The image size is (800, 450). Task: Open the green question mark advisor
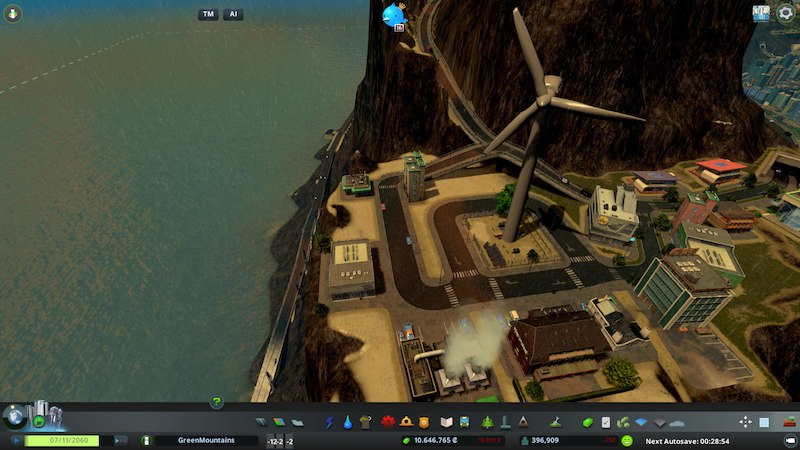point(216,402)
